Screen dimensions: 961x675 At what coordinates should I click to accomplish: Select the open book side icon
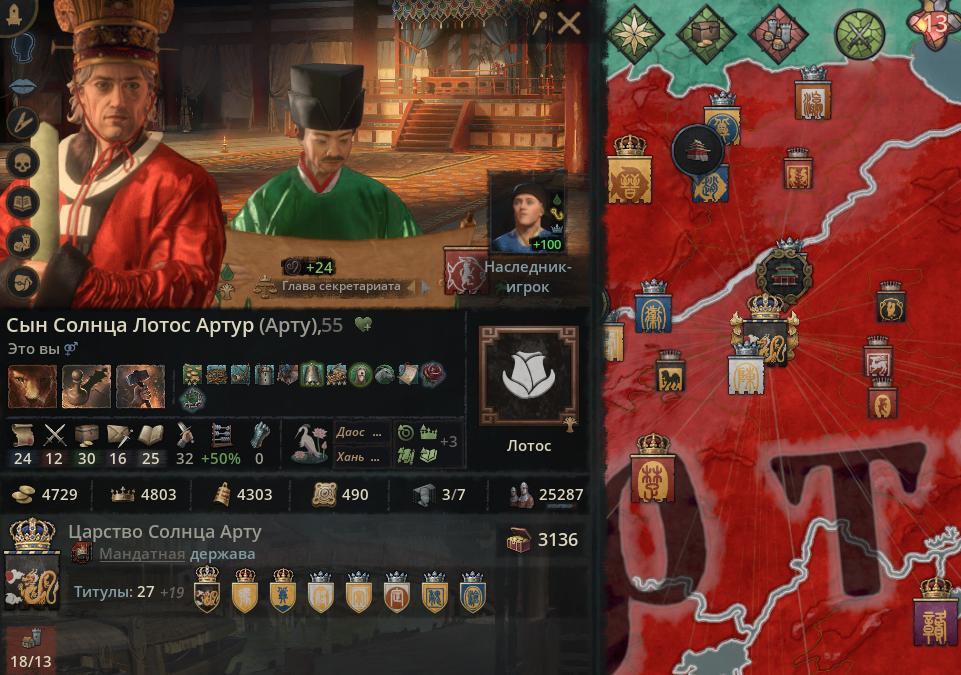coord(23,202)
